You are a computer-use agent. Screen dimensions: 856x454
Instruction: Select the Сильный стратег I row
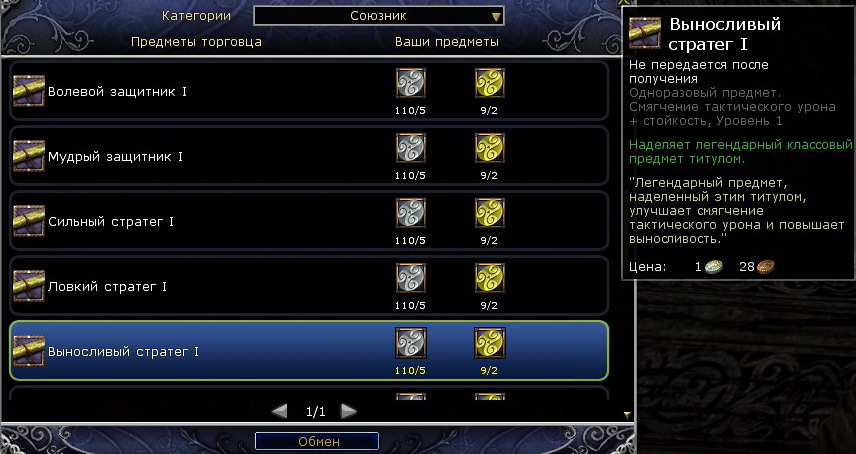click(x=111, y=222)
